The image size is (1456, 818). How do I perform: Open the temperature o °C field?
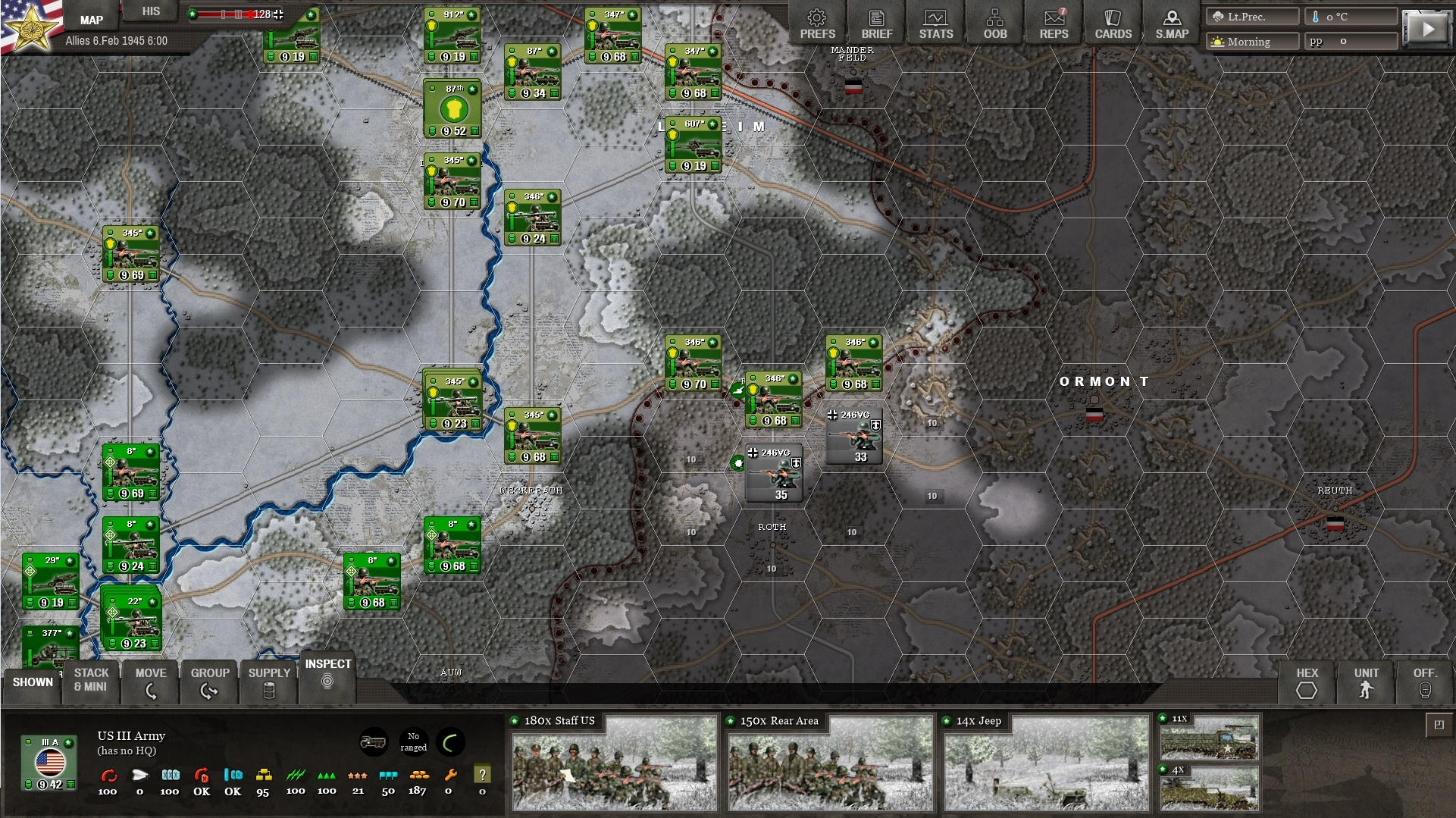pos(1351,15)
